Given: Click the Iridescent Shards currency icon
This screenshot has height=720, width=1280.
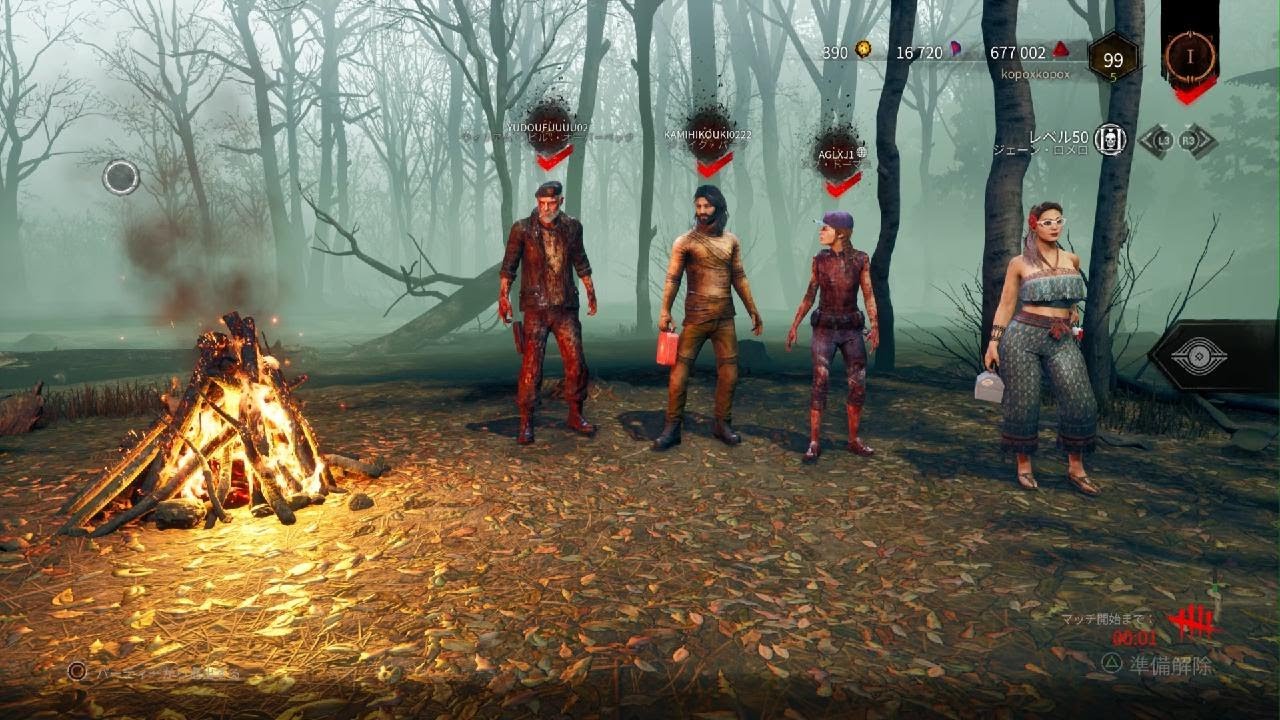Looking at the screenshot, I should [956, 51].
